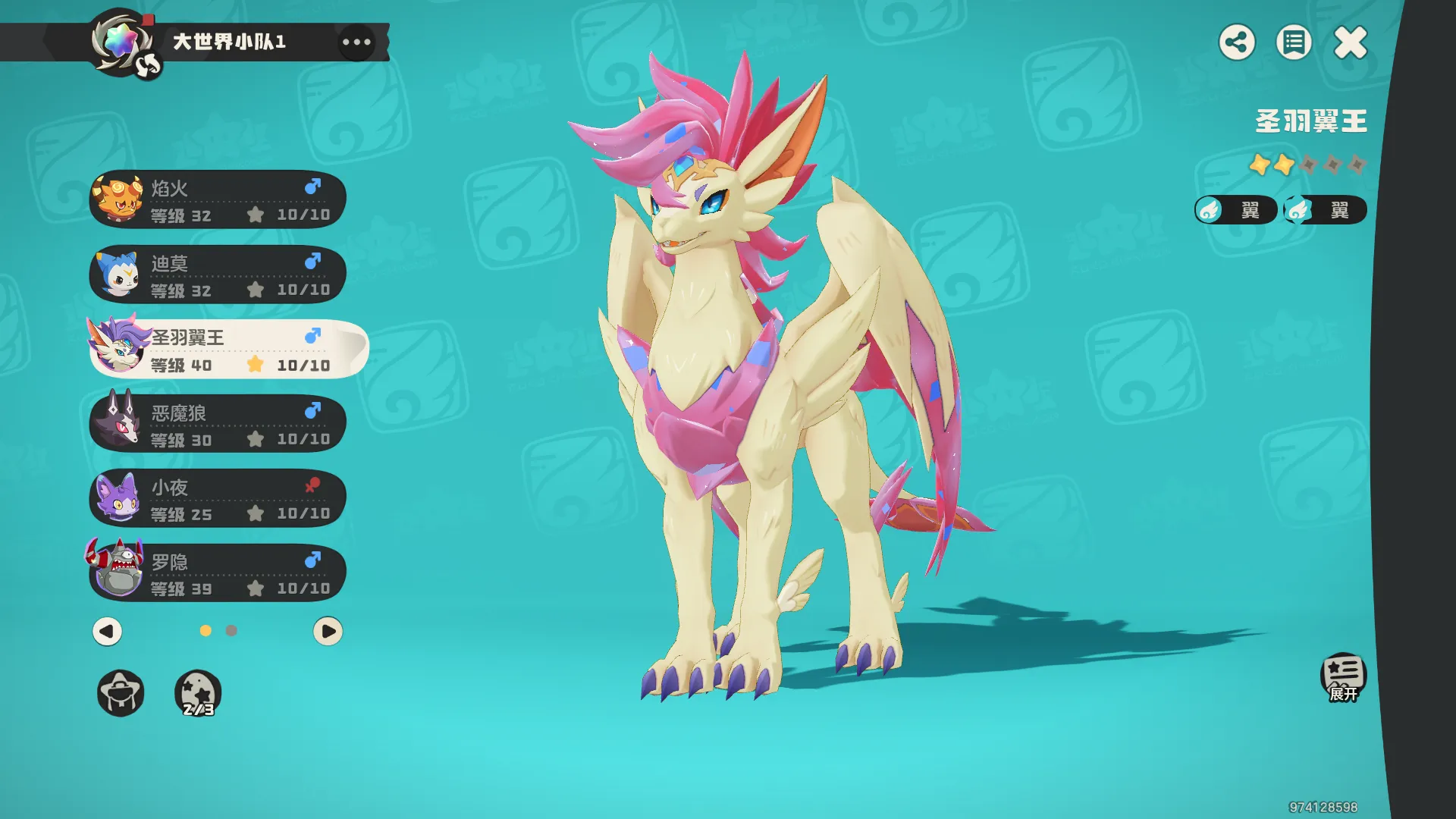Click the first 翼 type badge

tap(1235, 210)
